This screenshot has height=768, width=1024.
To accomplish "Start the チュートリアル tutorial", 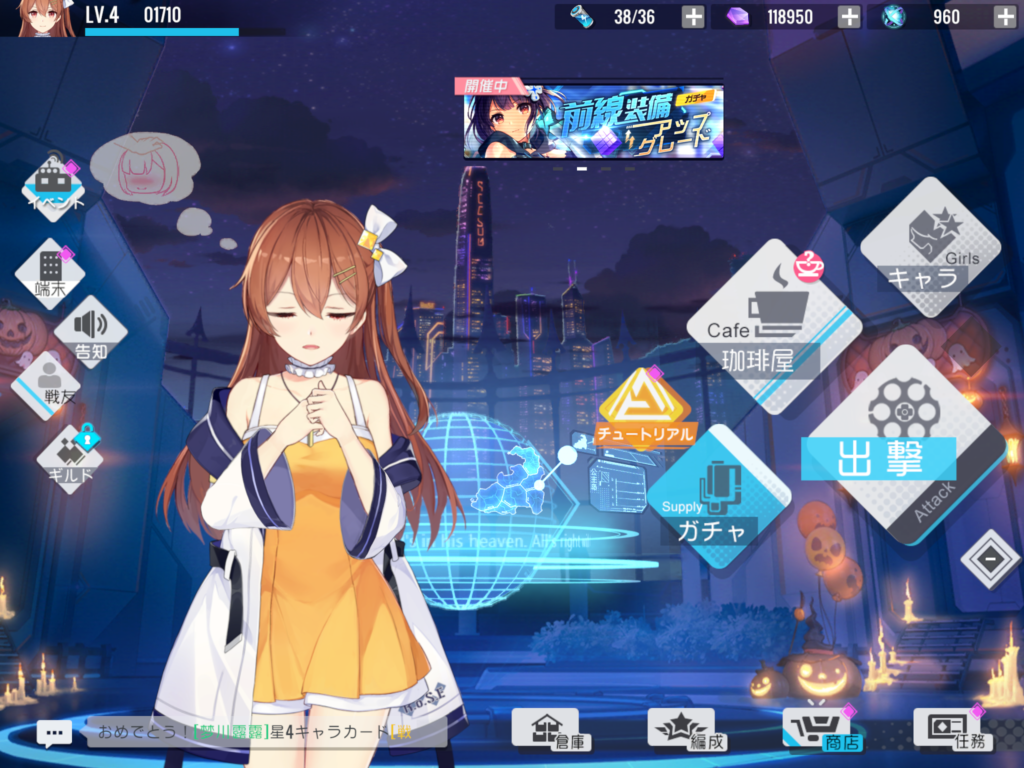I will pos(643,410).
